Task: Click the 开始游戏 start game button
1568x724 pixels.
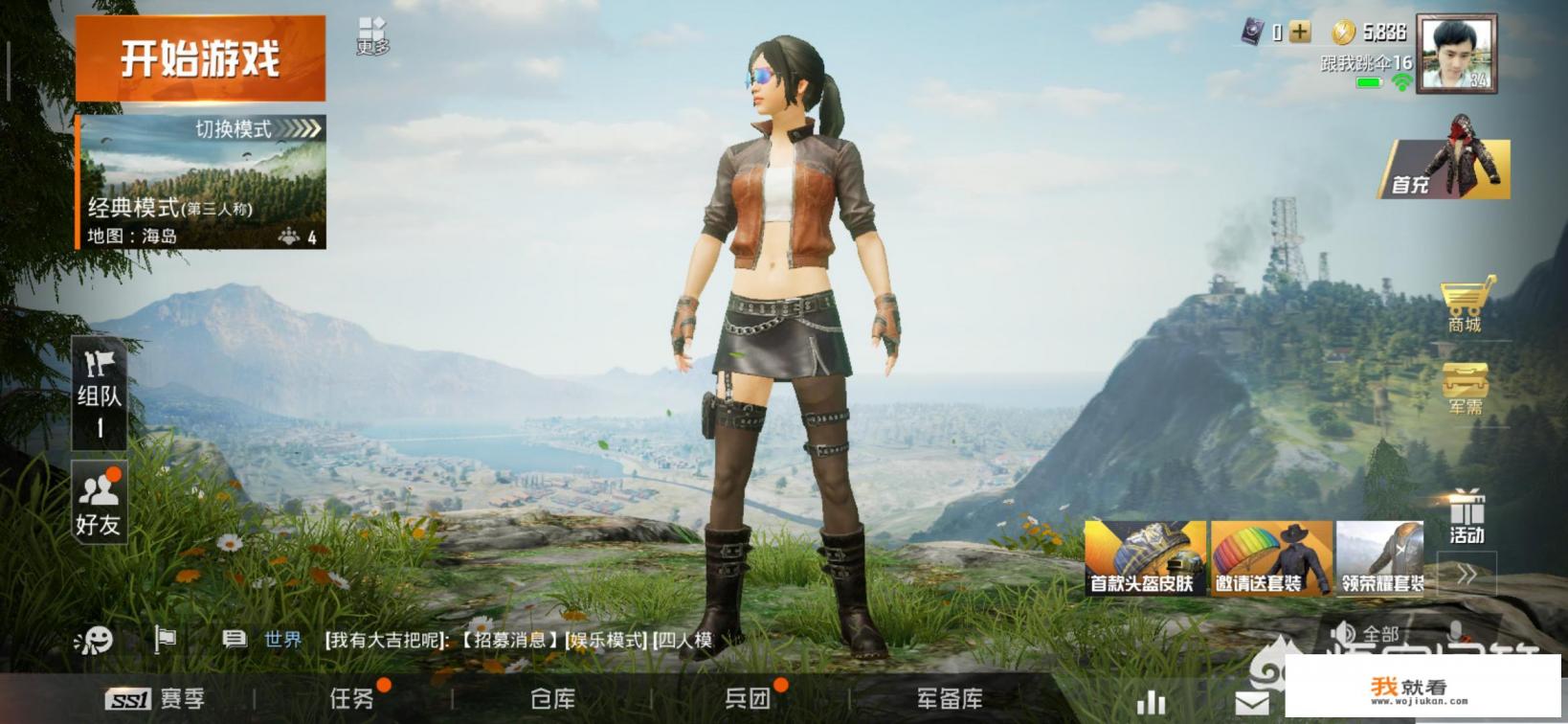Action: coord(200,58)
